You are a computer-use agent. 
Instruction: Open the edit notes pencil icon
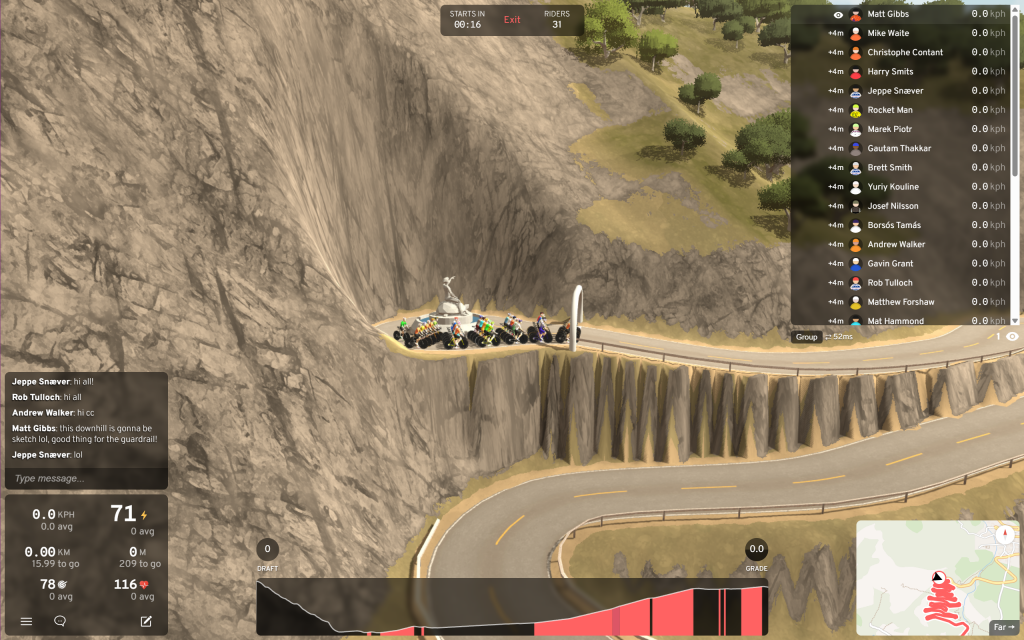click(x=146, y=621)
